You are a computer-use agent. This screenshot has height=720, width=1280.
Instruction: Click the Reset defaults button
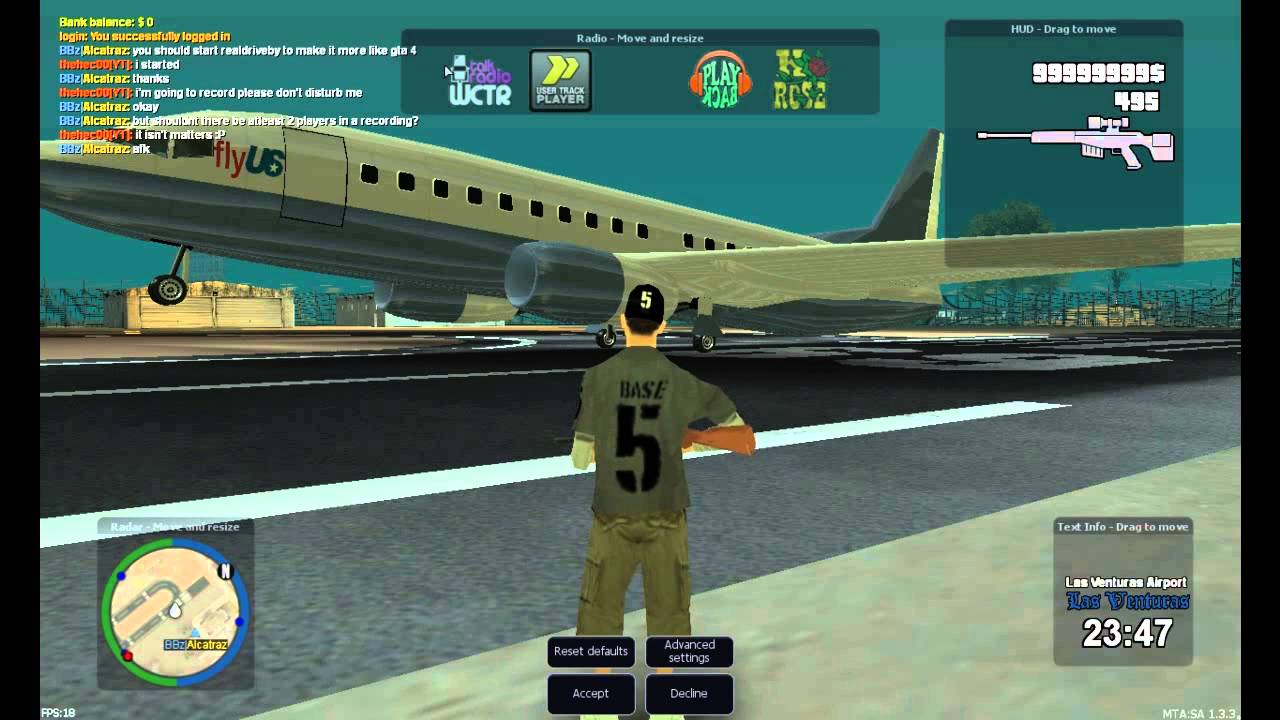591,652
